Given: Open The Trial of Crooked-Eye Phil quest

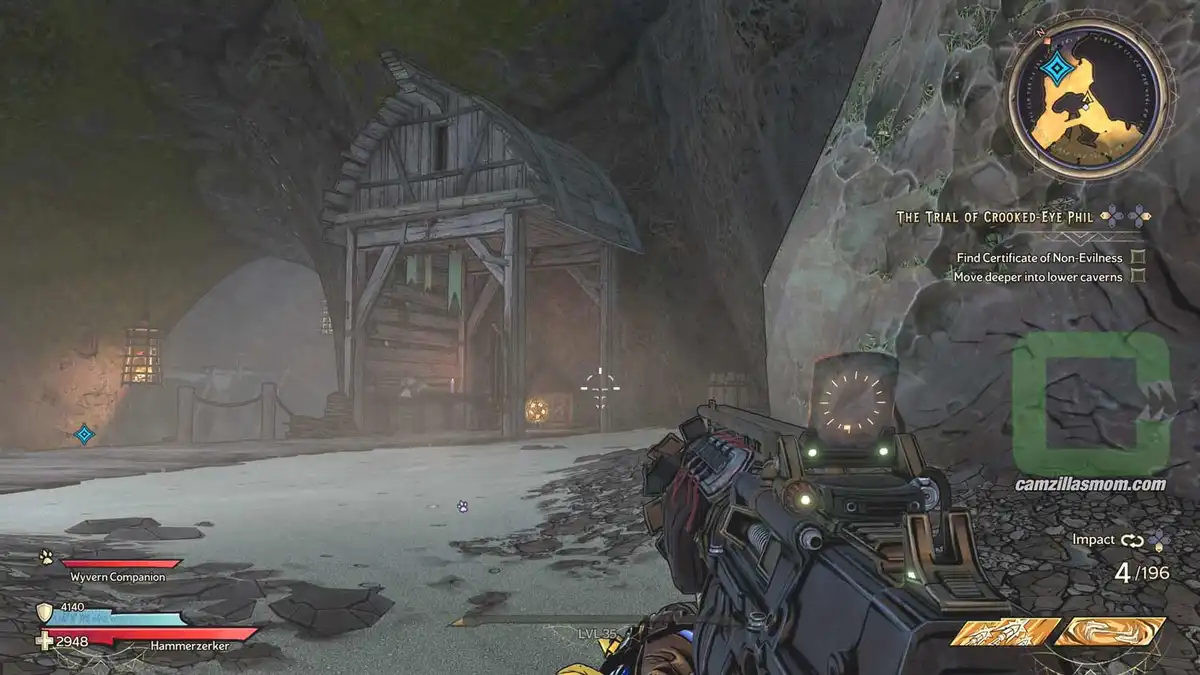Looking at the screenshot, I should tap(996, 216).
